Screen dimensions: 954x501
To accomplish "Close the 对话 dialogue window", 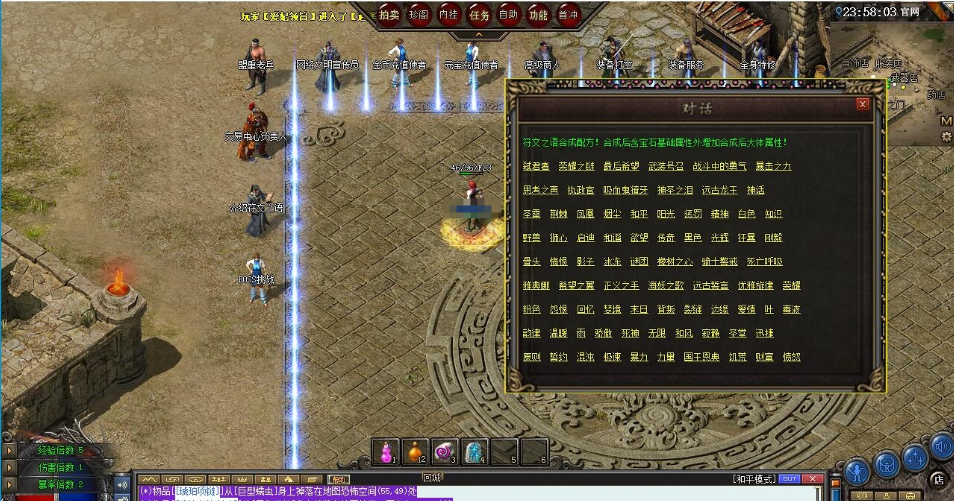I will (862, 103).
